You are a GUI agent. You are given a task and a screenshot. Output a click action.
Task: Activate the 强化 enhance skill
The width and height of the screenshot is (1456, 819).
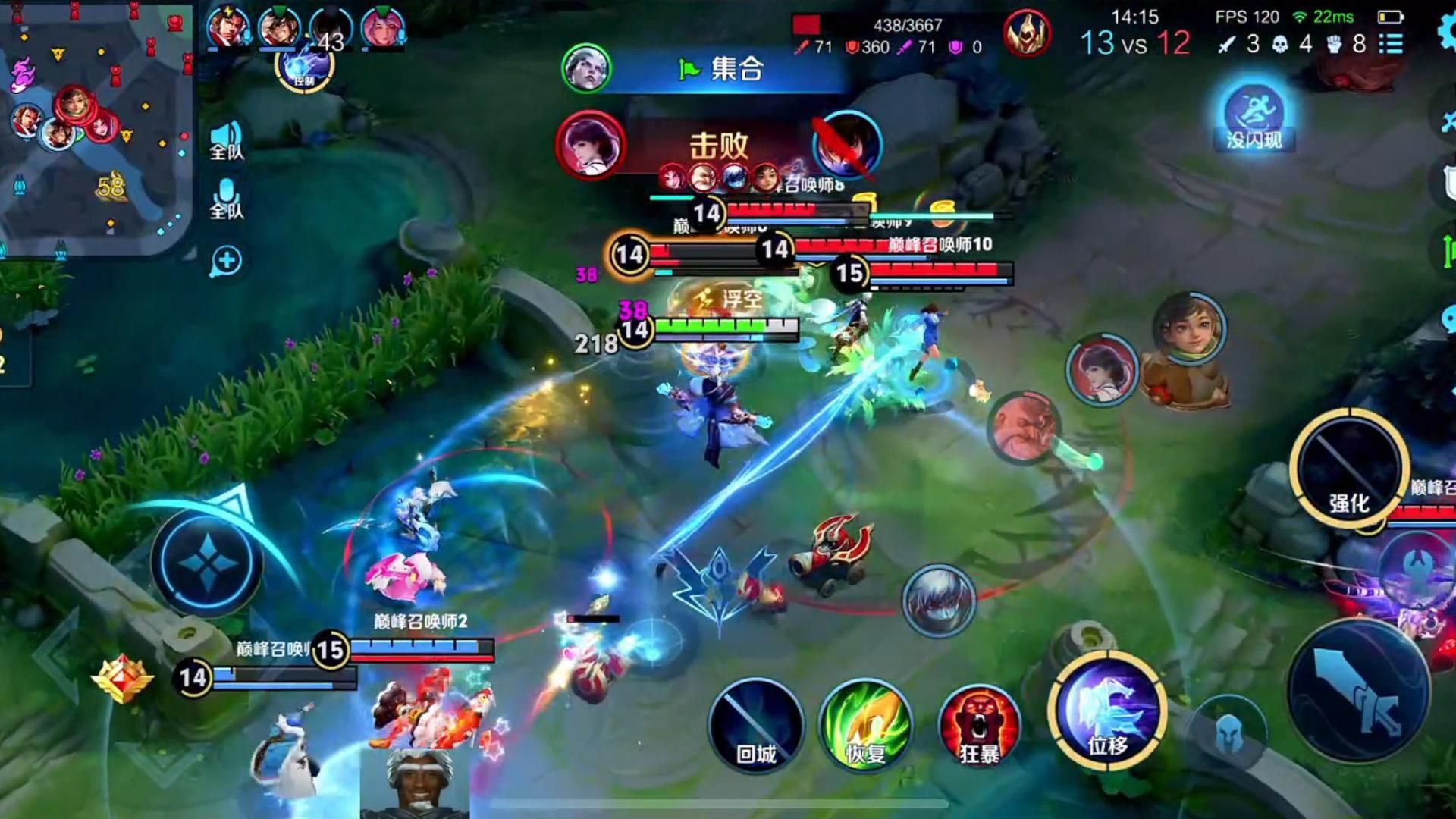pos(1349,469)
